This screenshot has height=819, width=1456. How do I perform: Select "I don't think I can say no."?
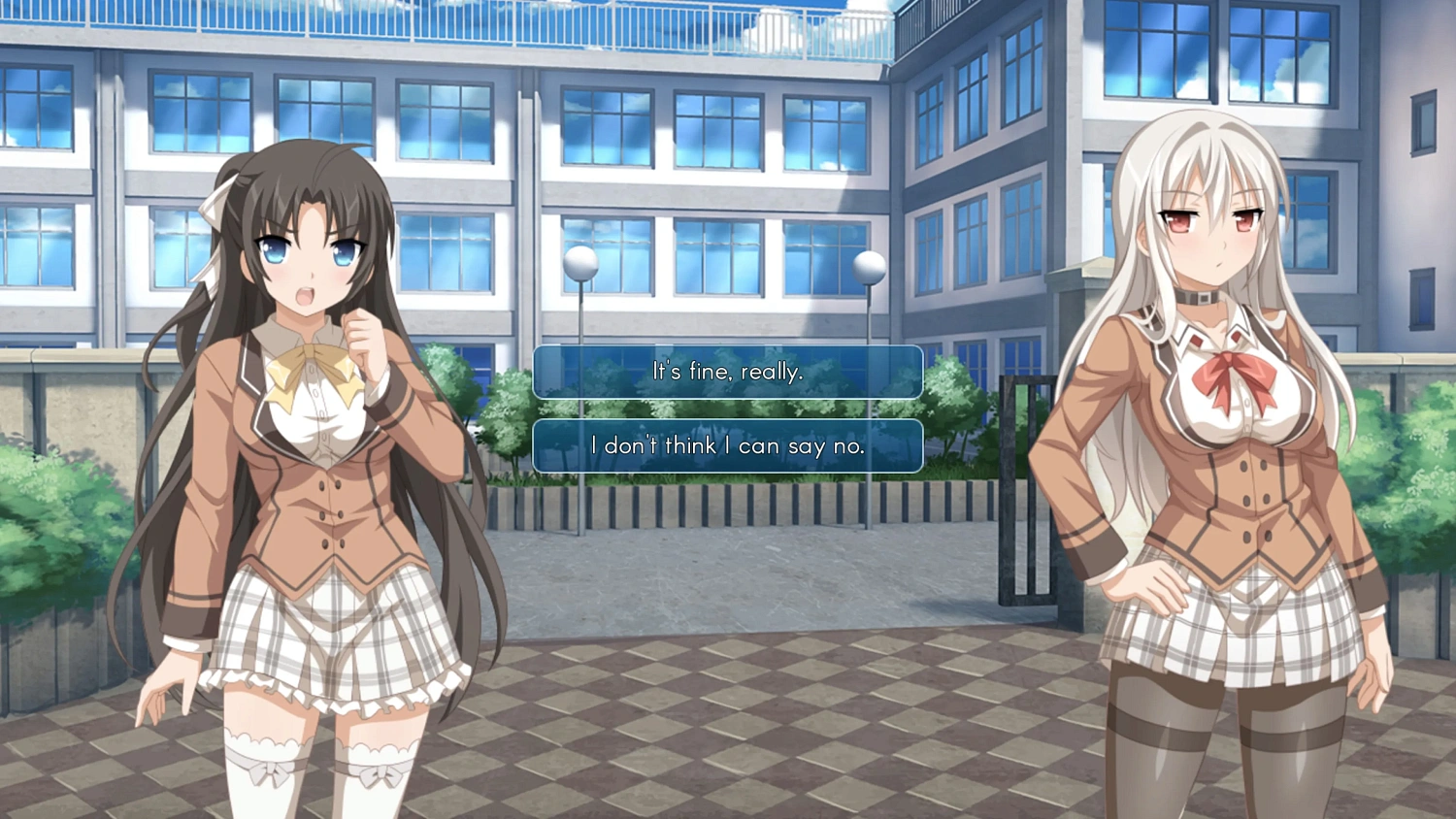[x=726, y=446]
